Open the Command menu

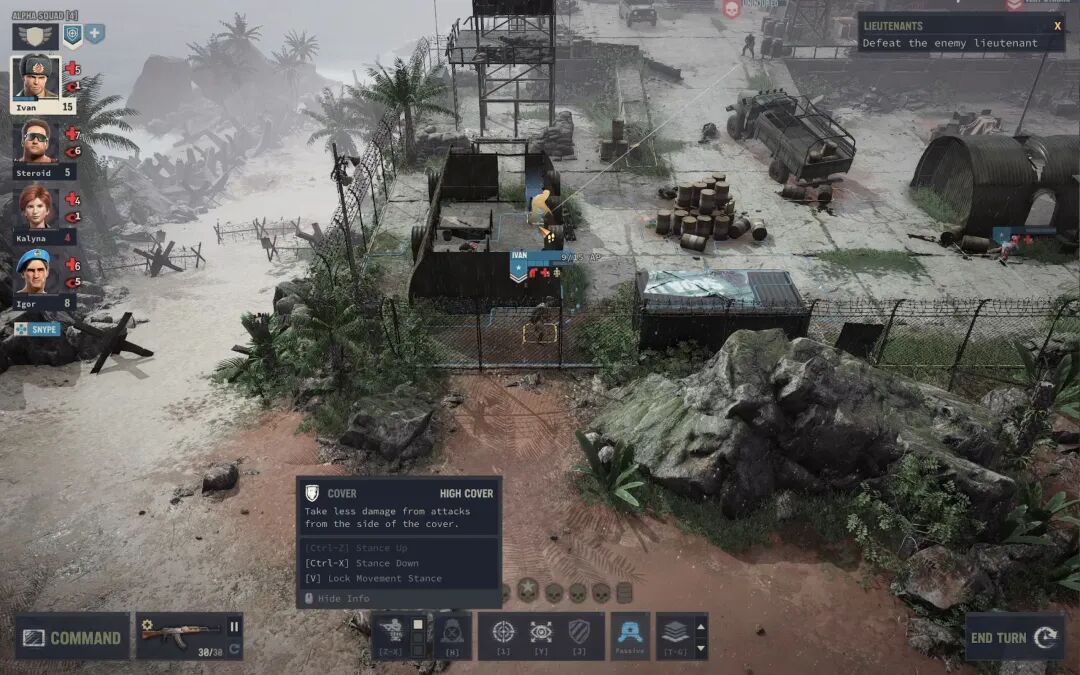pyautogui.click(x=72, y=637)
